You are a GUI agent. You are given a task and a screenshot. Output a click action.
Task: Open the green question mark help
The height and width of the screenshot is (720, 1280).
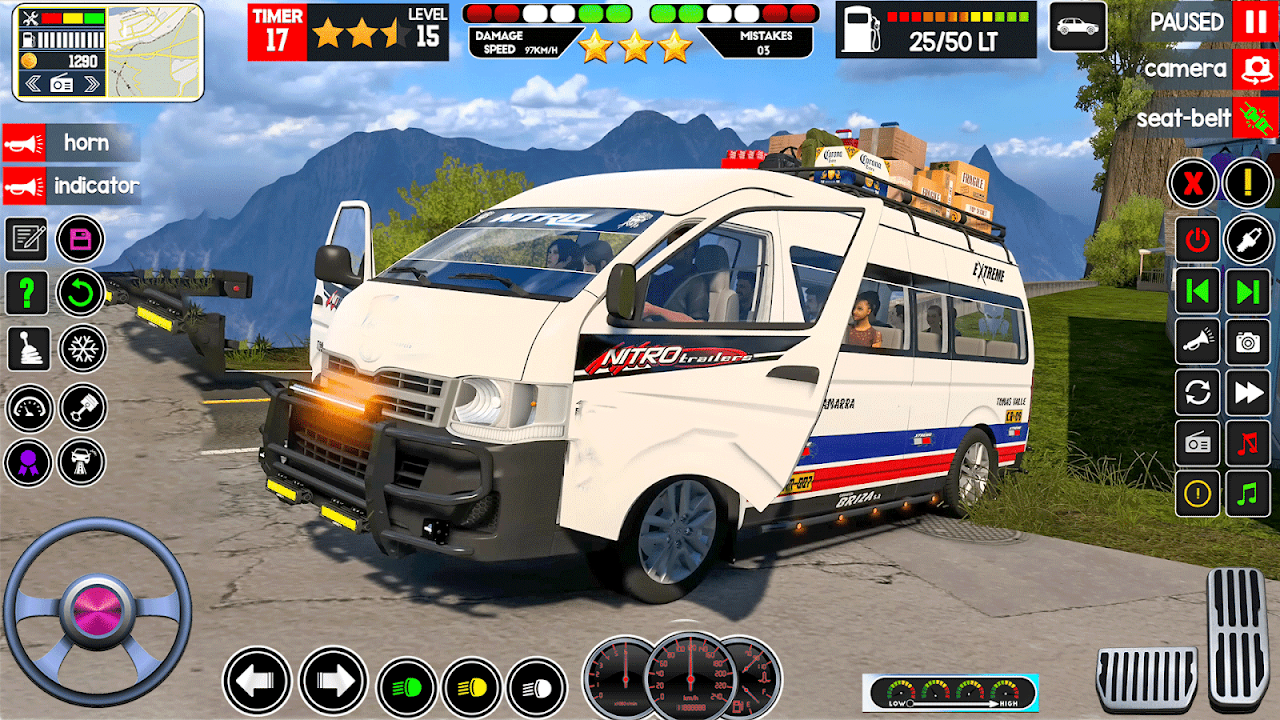click(x=27, y=293)
